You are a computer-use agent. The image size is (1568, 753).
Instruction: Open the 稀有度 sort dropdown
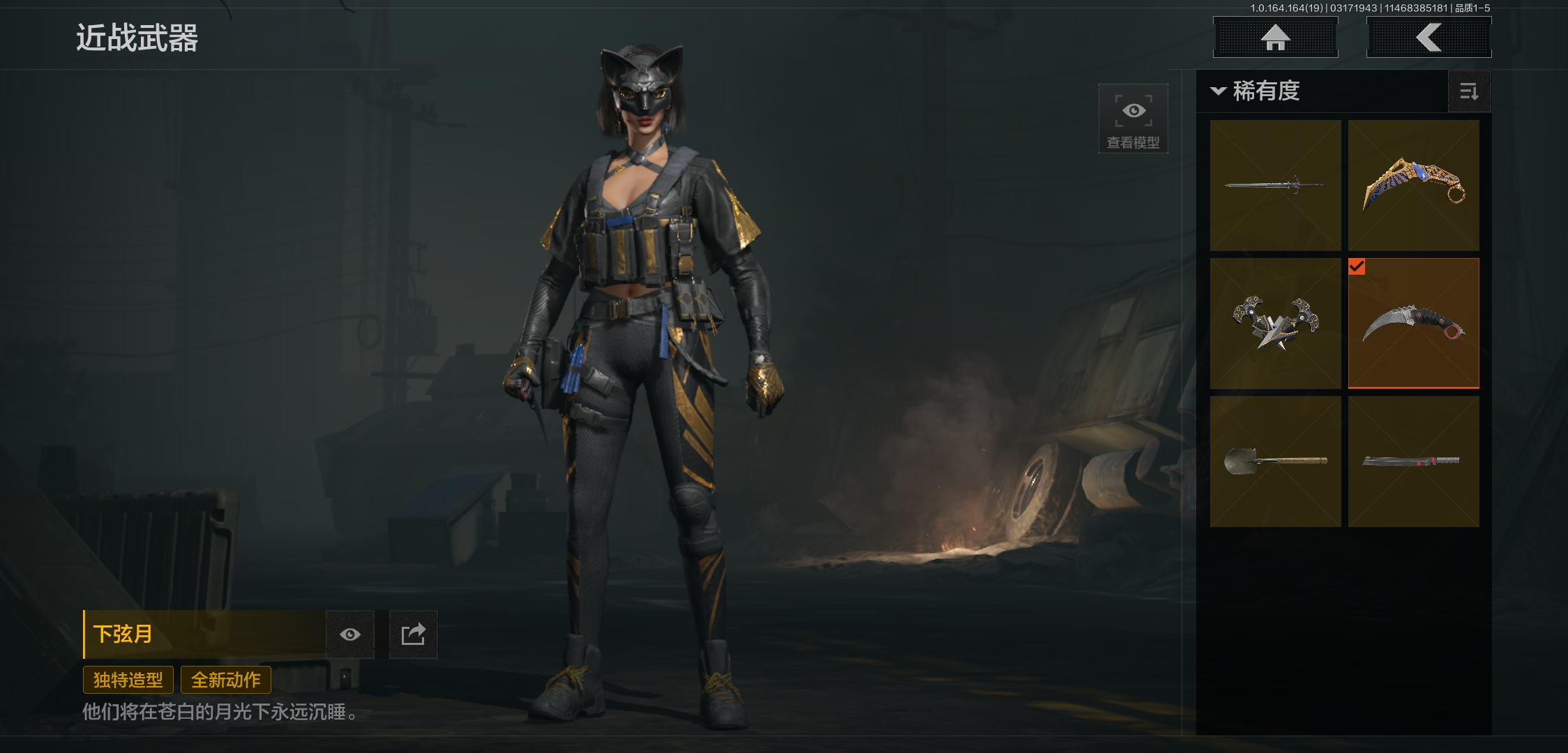(x=1257, y=91)
